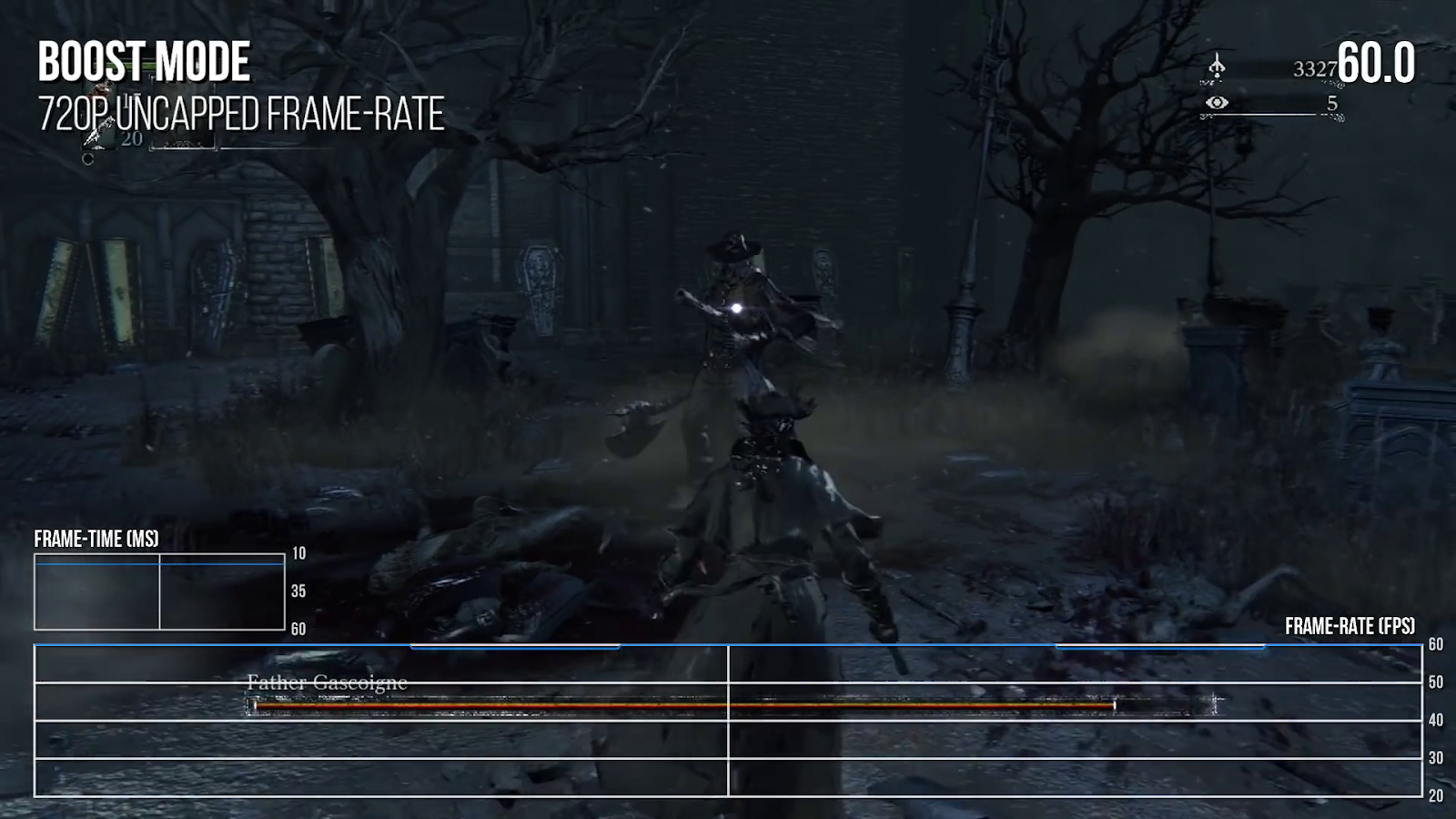Image resolution: width=1456 pixels, height=819 pixels.
Task: Click the droplet under the echoes icon
Action: point(1218,76)
